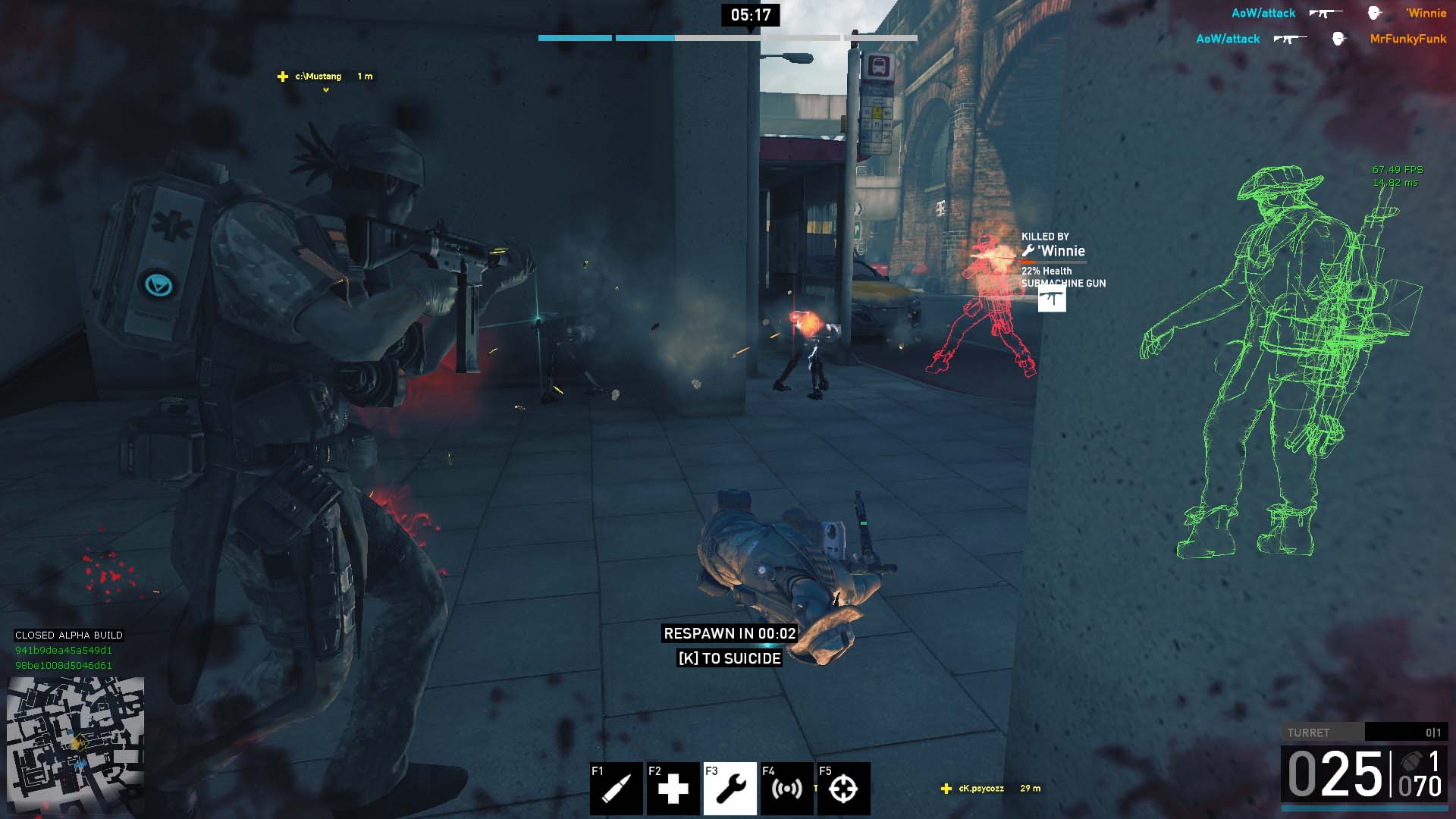
Task: Select the MrFunkyFunk kill feed entry
Action: point(1321,39)
